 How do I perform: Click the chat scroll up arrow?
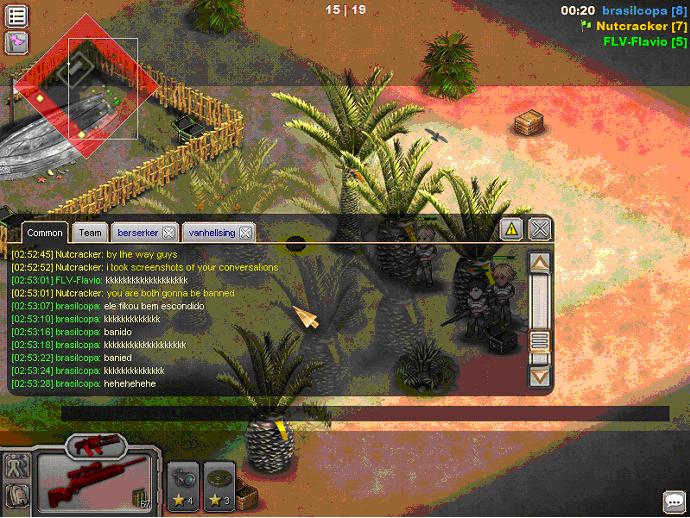click(540, 263)
